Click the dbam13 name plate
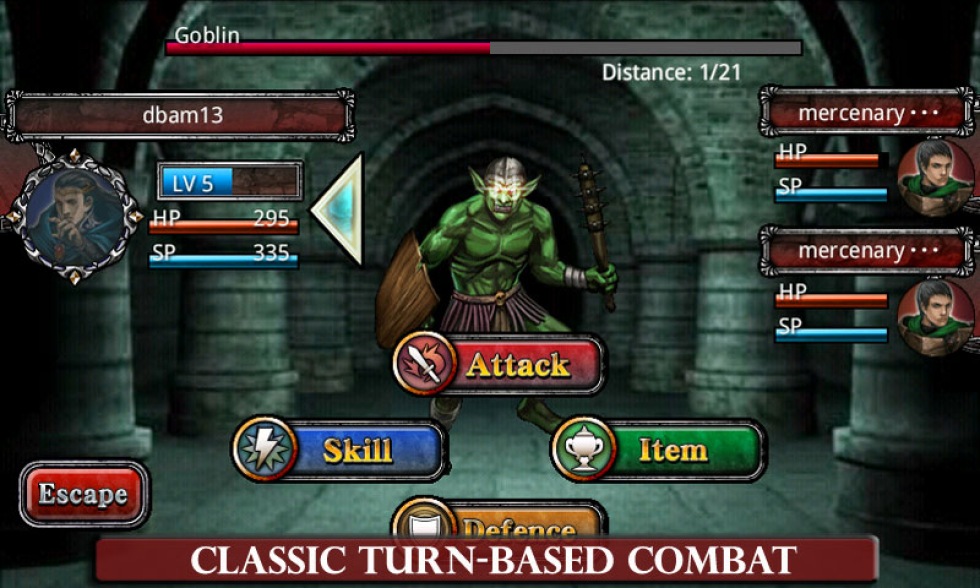Image resolution: width=980 pixels, height=588 pixels. point(180,116)
